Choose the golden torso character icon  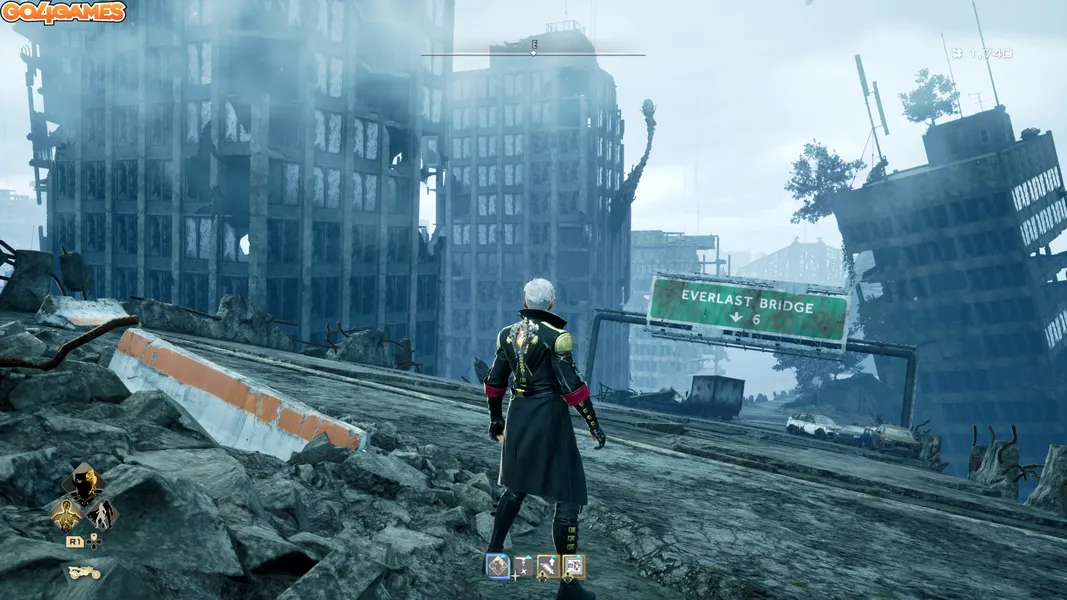tap(66, 514)
